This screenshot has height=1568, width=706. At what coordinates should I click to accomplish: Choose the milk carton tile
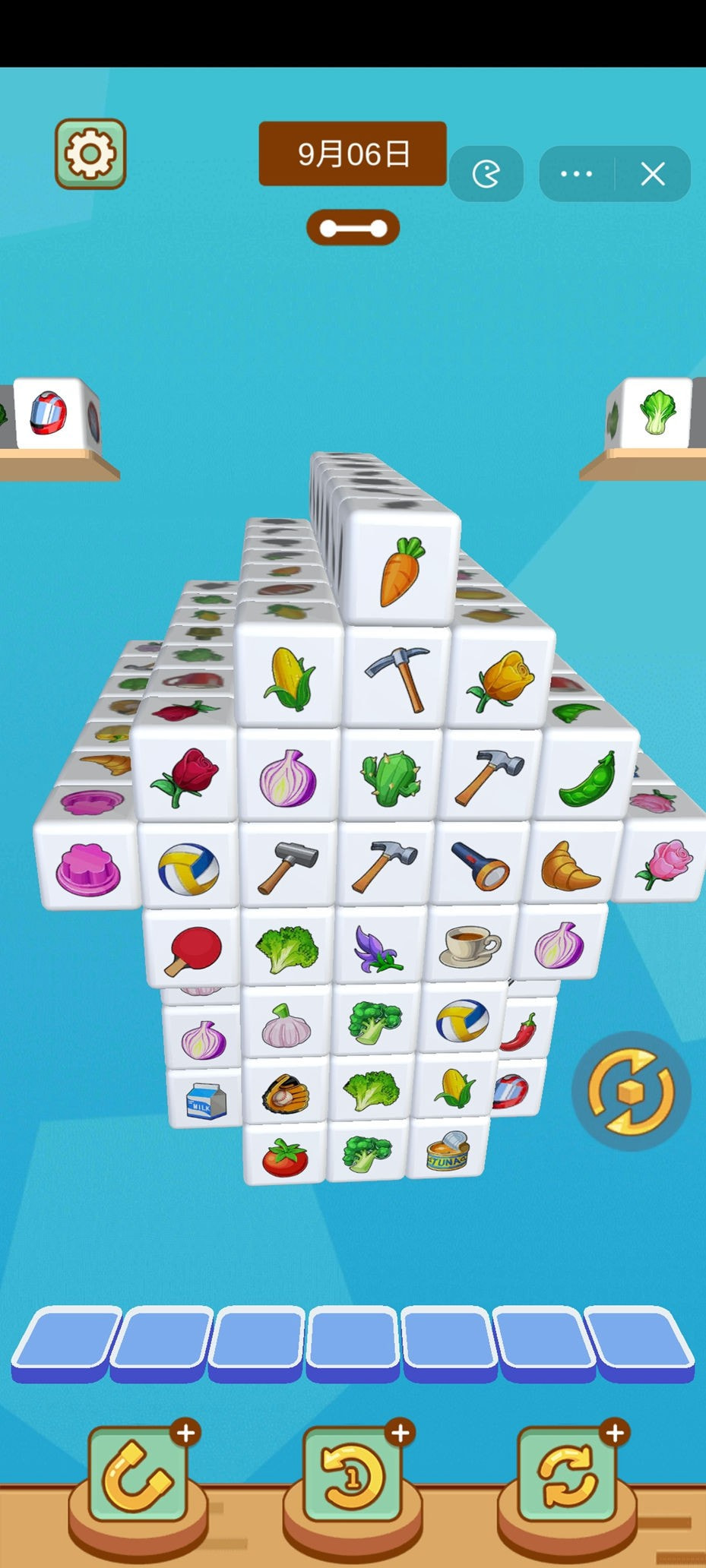pos(206,1099)
